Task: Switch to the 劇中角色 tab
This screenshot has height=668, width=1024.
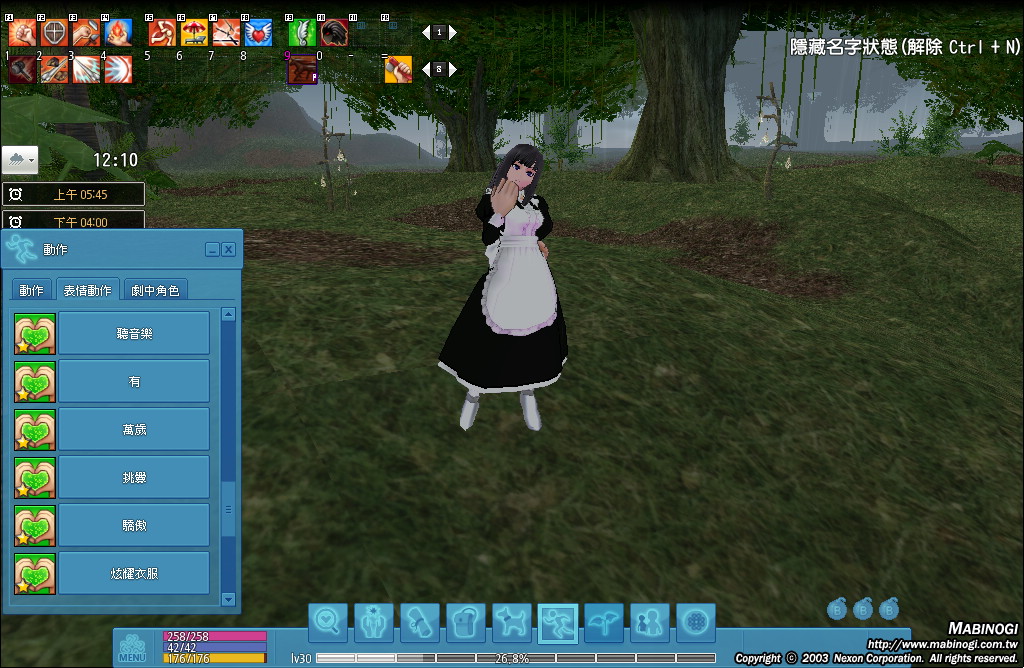Action: point(156,290)
